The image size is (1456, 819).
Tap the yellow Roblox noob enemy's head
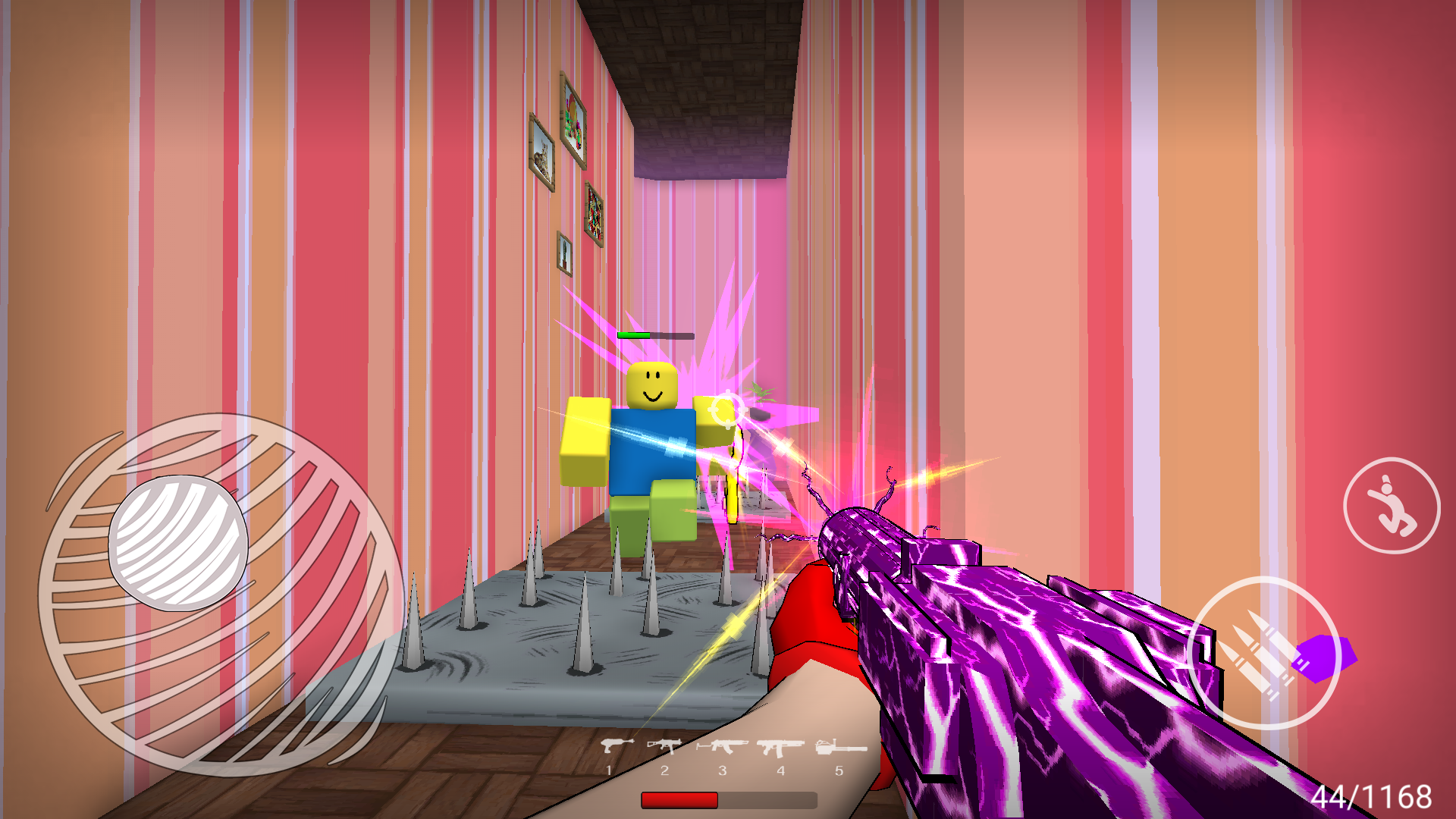[x=651, y=387]
